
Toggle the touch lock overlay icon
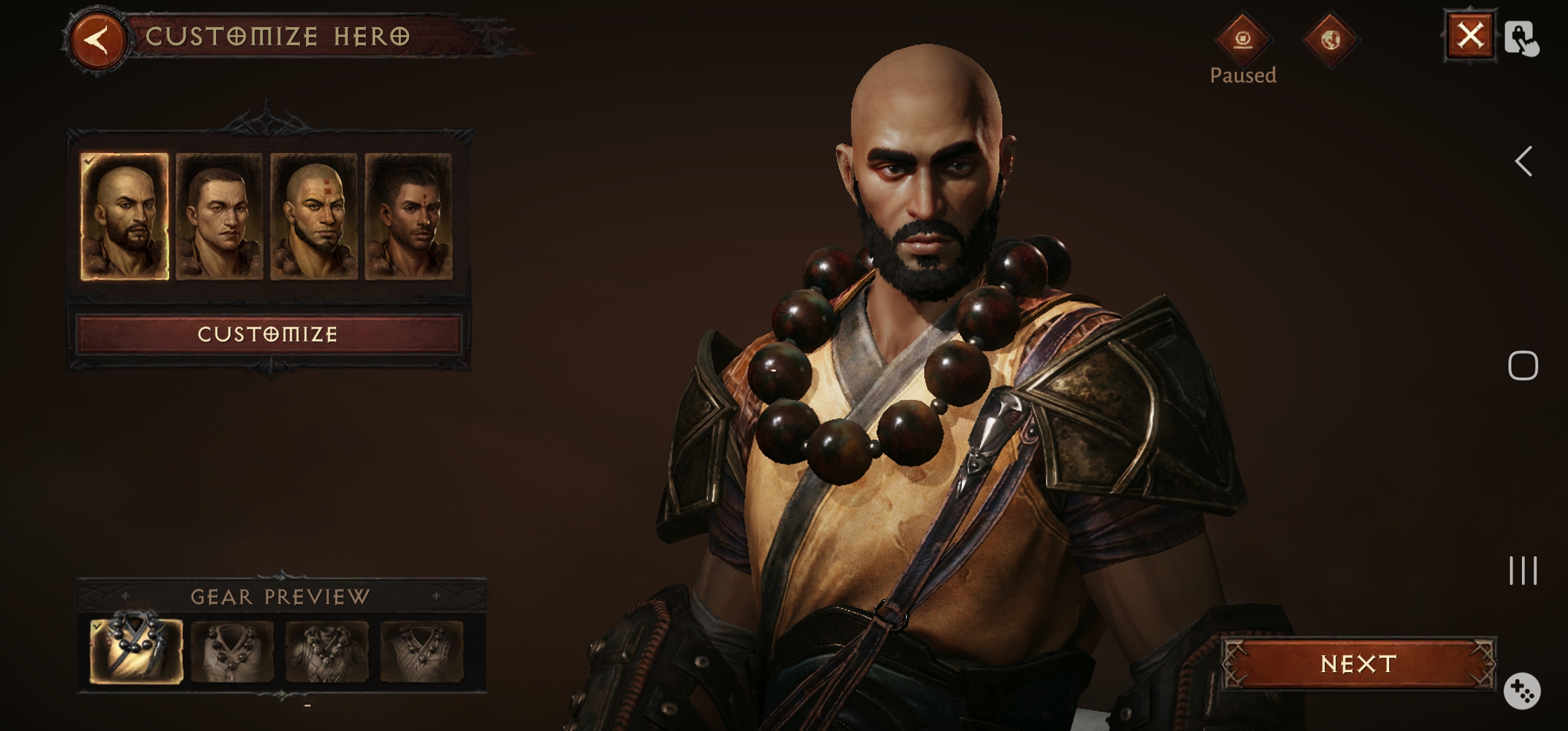[x=1521, y=38]
